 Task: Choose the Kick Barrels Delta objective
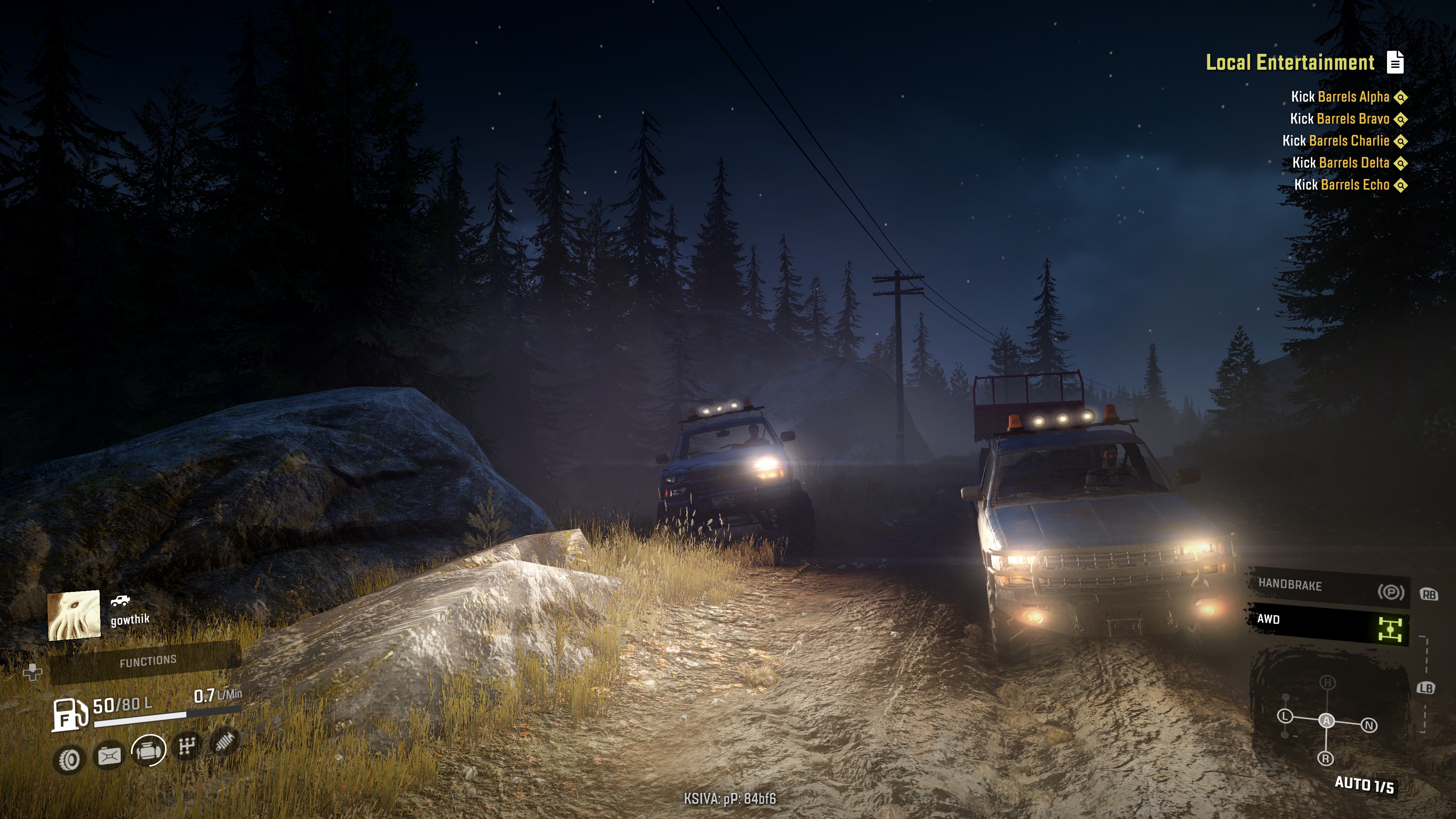tap(1341, 163)
